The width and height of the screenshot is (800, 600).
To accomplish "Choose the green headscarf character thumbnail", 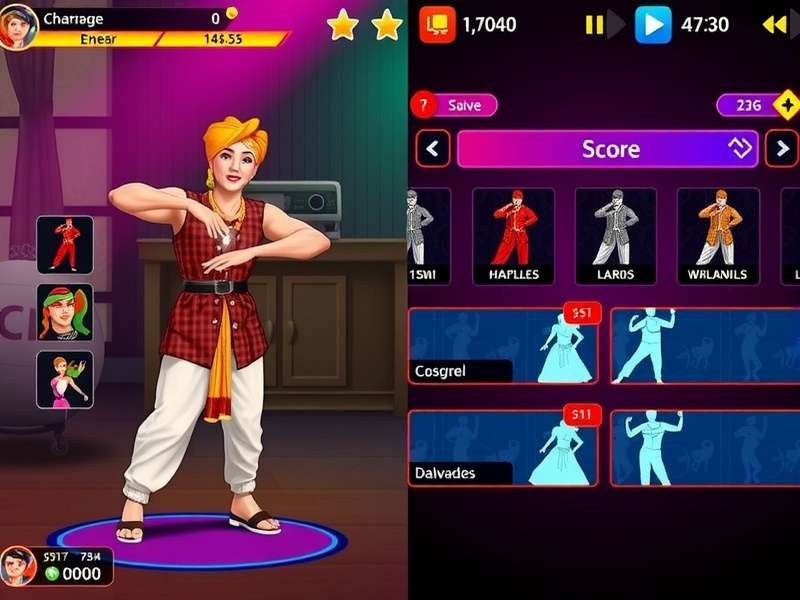I will pos(65,312).
